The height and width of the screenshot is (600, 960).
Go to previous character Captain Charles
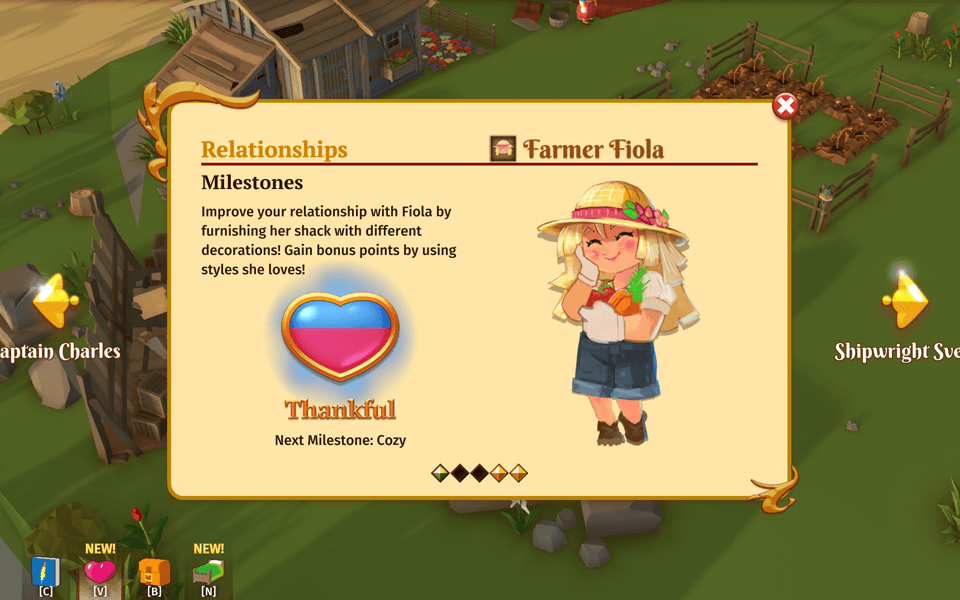point(54,300)
